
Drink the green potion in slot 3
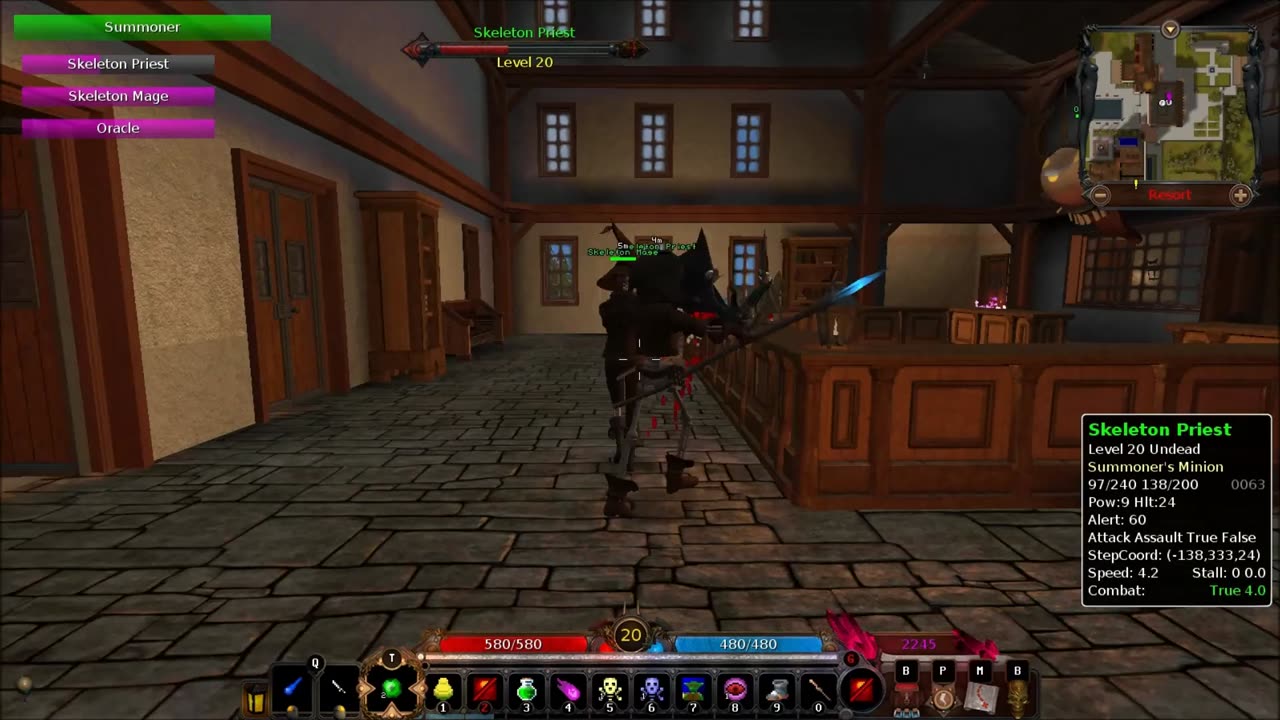[x=527, y=689]
